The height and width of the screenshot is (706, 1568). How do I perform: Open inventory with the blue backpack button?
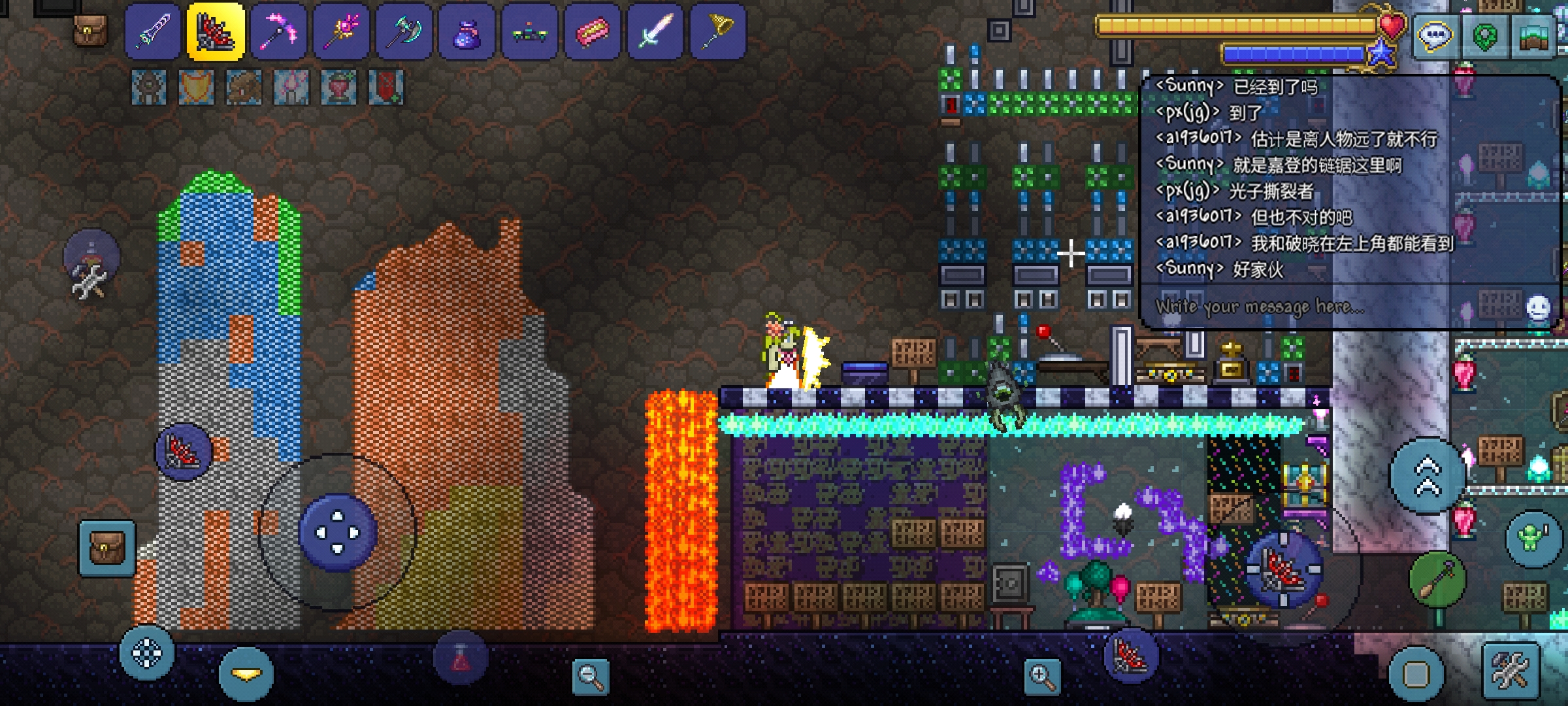point(107,548)
